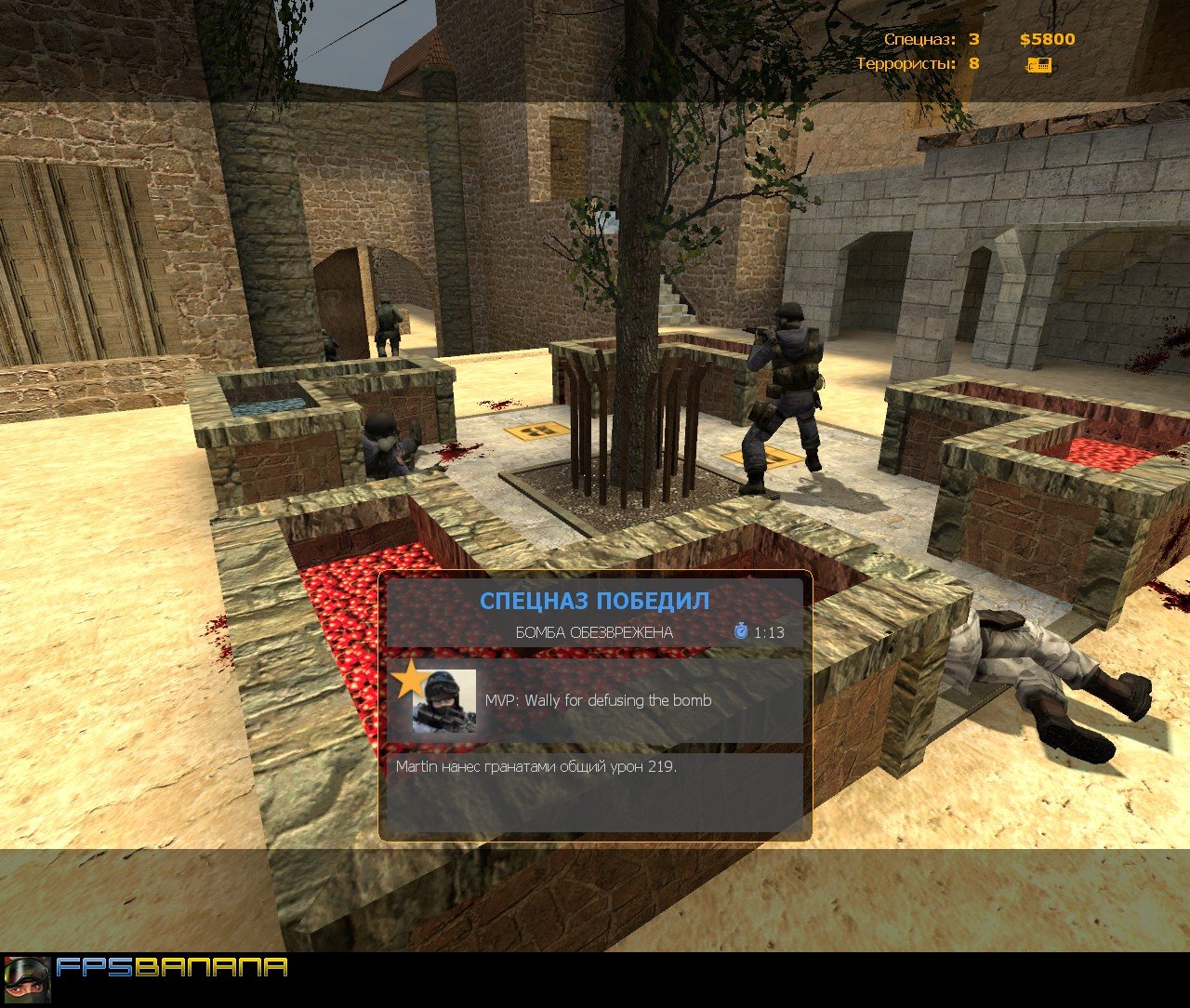Click the money amount $5800 on the HUD

tap(1048, 39)
